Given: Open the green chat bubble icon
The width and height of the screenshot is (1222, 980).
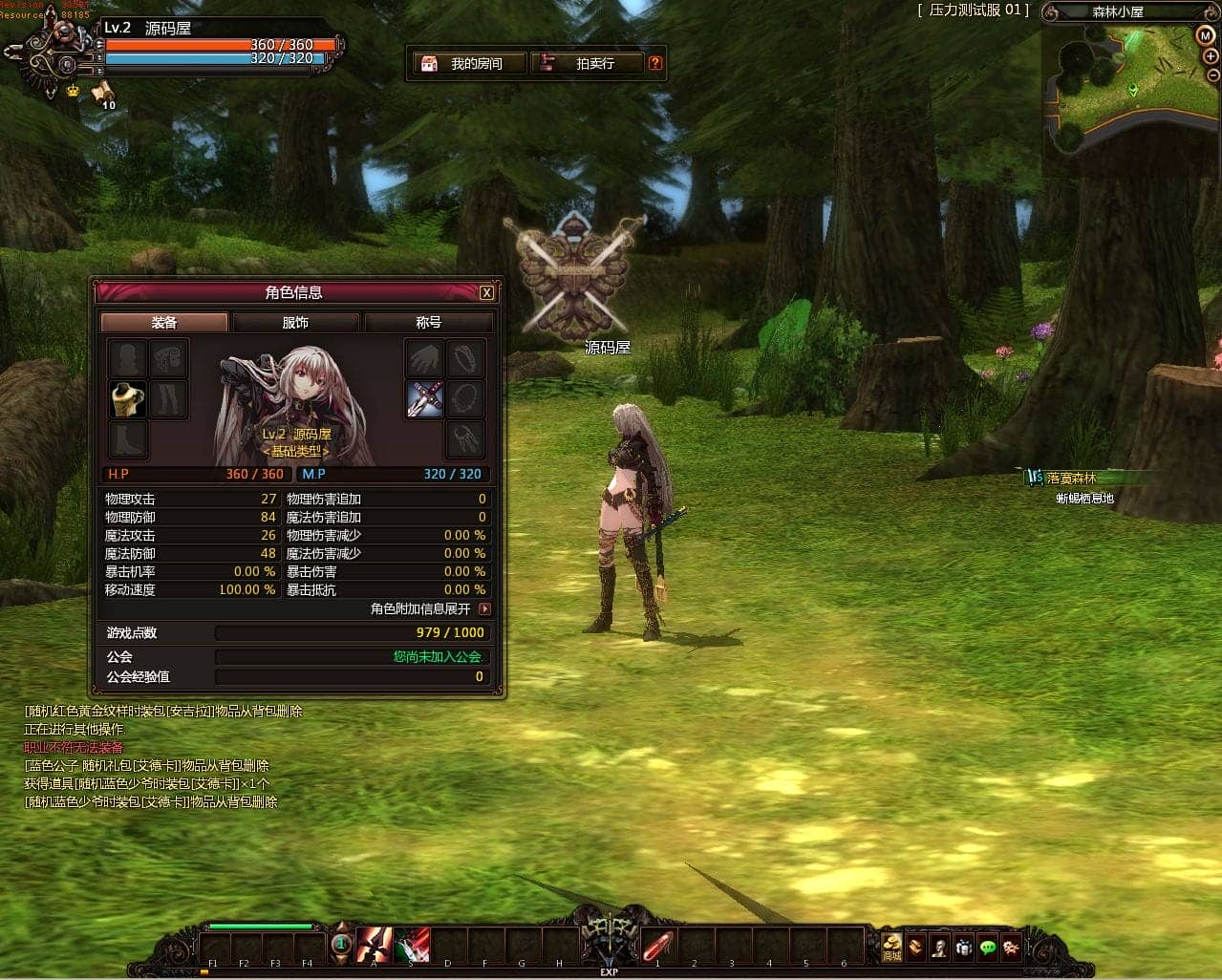Looking at the screenshot, I should (x=987, y=947).
